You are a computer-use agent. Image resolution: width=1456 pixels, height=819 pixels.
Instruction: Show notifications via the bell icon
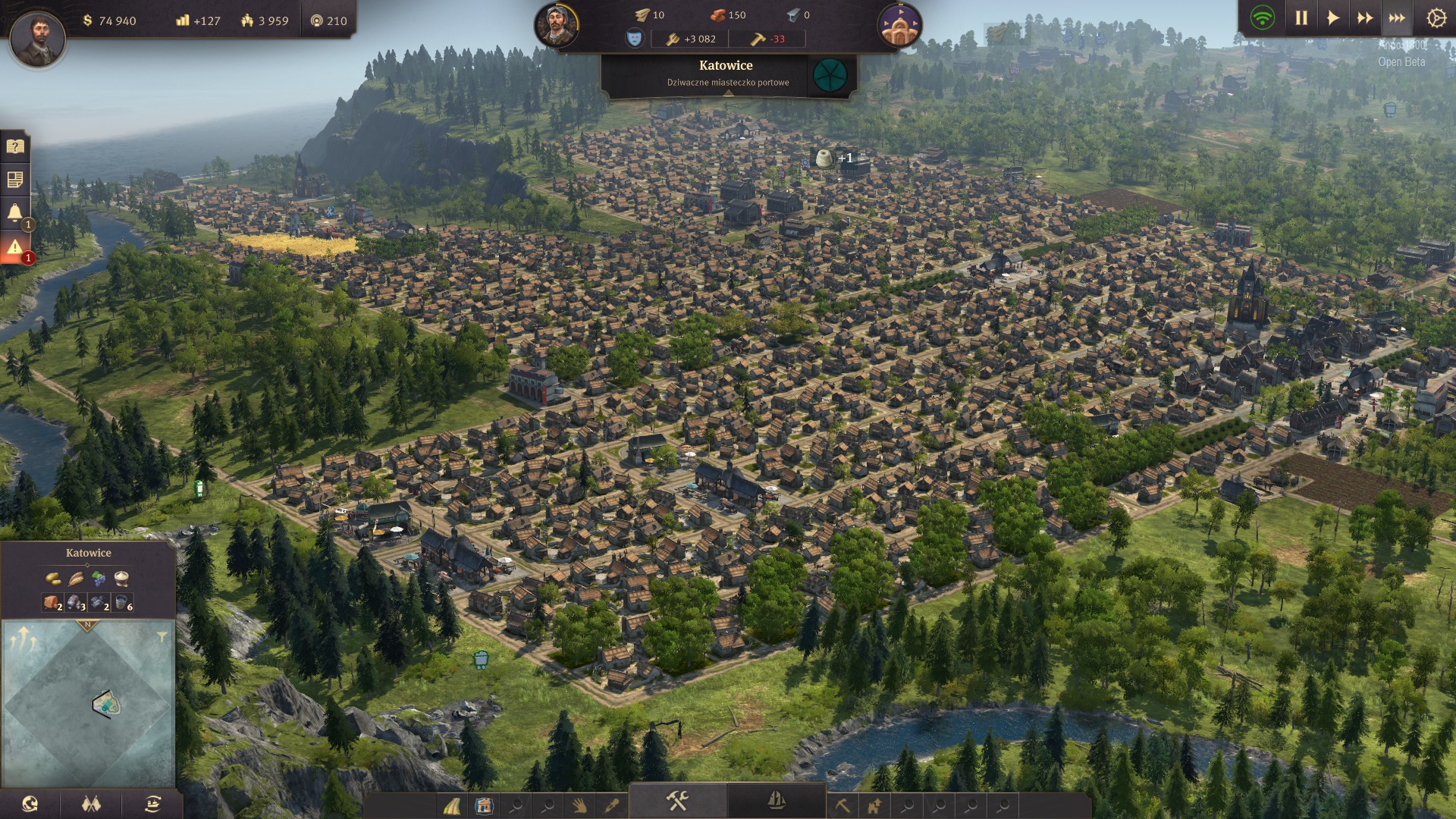point(15,213)
